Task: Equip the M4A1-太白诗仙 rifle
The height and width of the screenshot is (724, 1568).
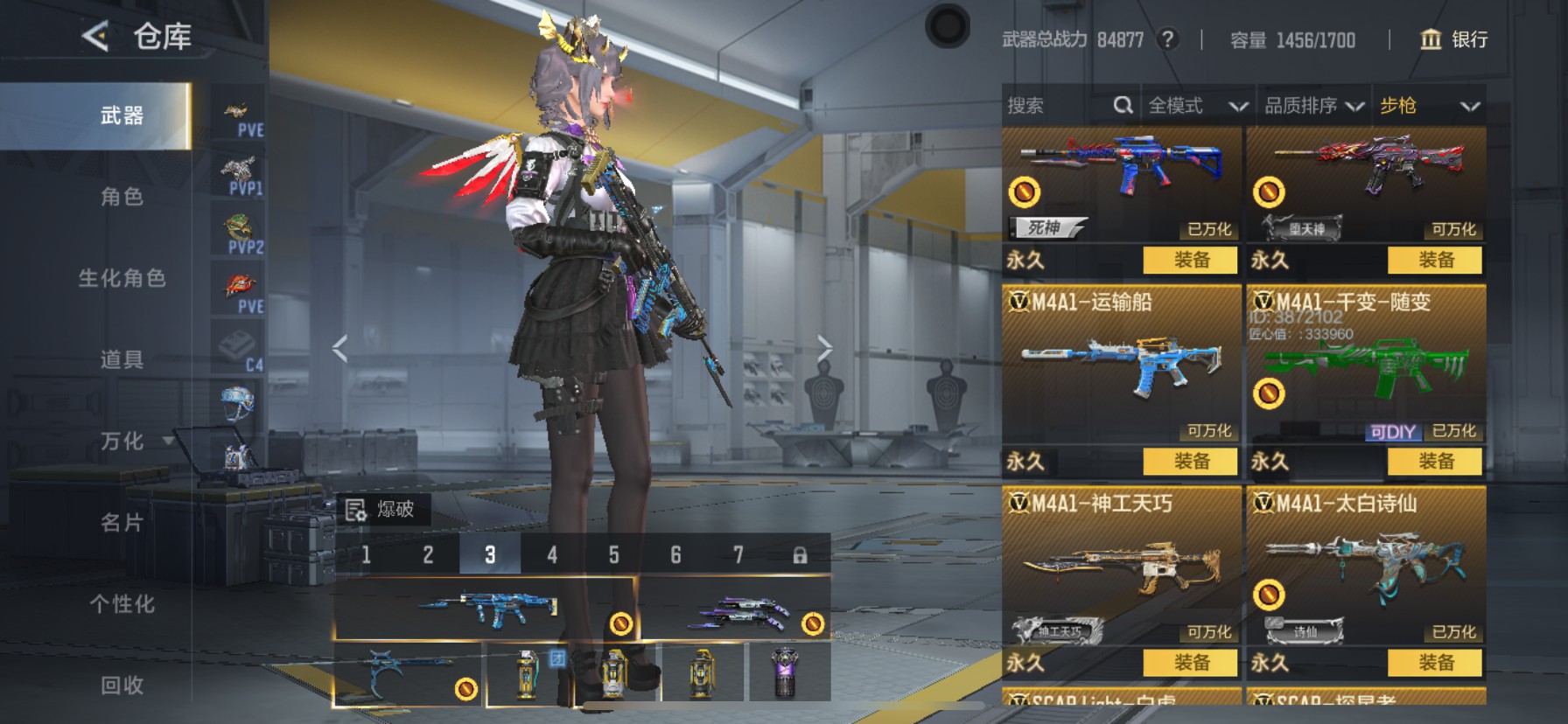Action: point(1435,662)
